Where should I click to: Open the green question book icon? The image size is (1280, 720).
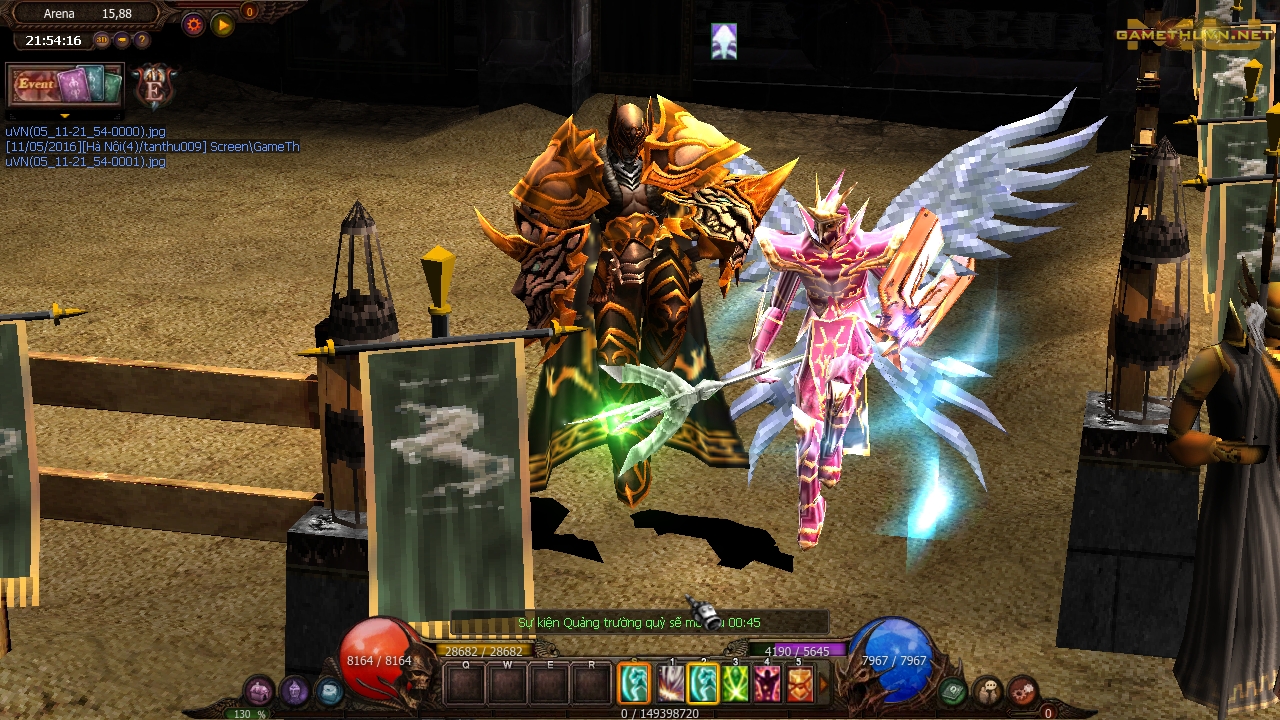point(953,690)
